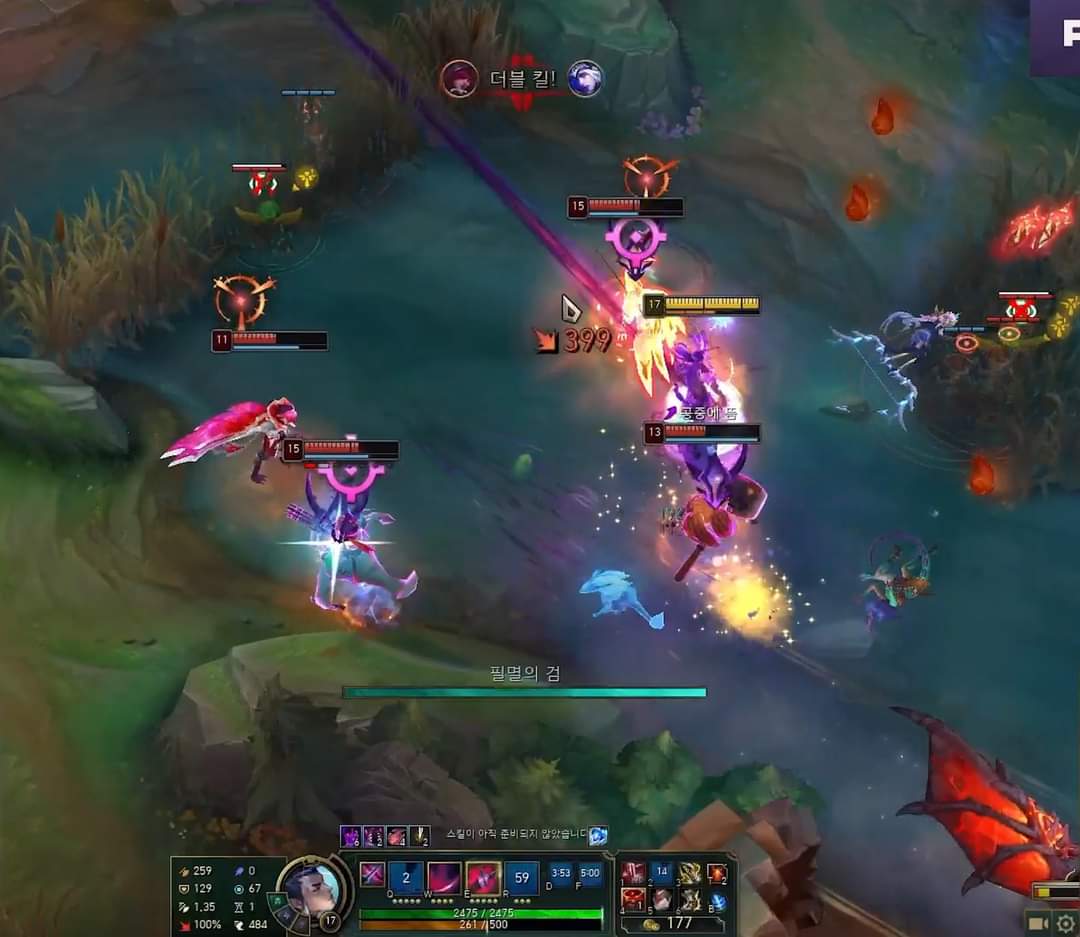Cast Yone's Q ability on cooldown
1080x937 pixels.
pos(406,878)
